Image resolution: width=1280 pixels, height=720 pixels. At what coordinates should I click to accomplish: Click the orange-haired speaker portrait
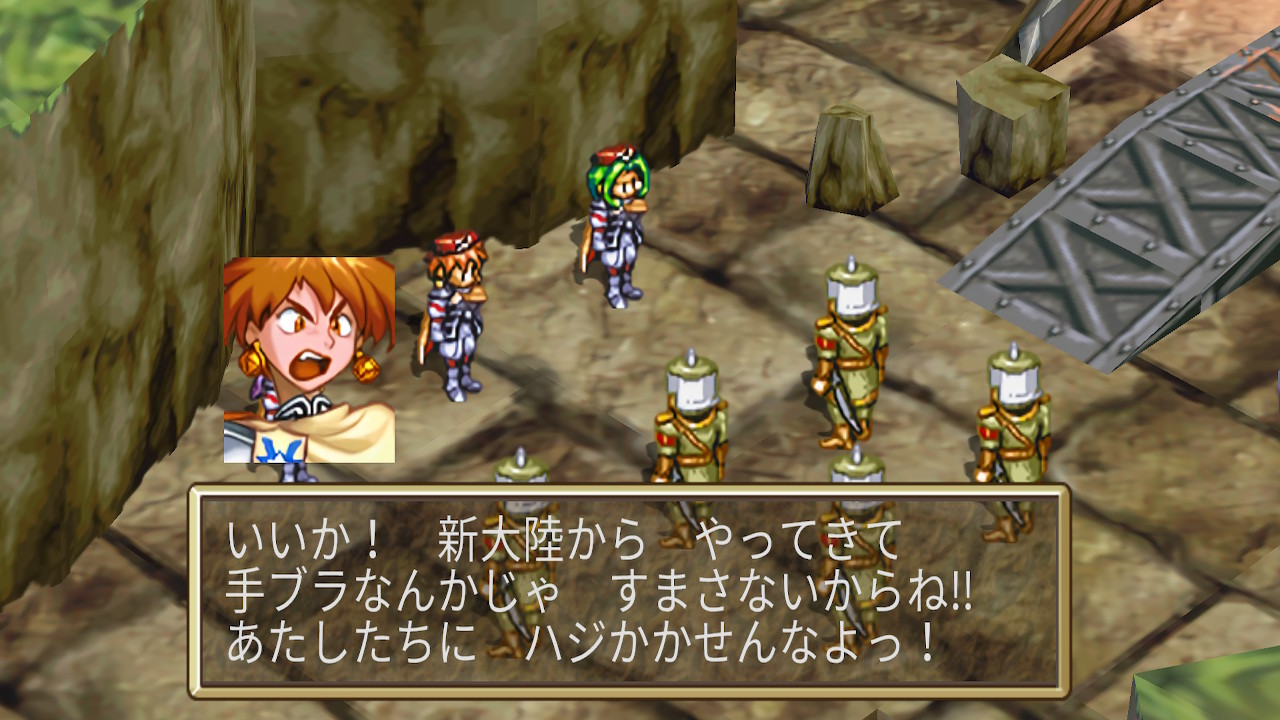click(309, 360)
